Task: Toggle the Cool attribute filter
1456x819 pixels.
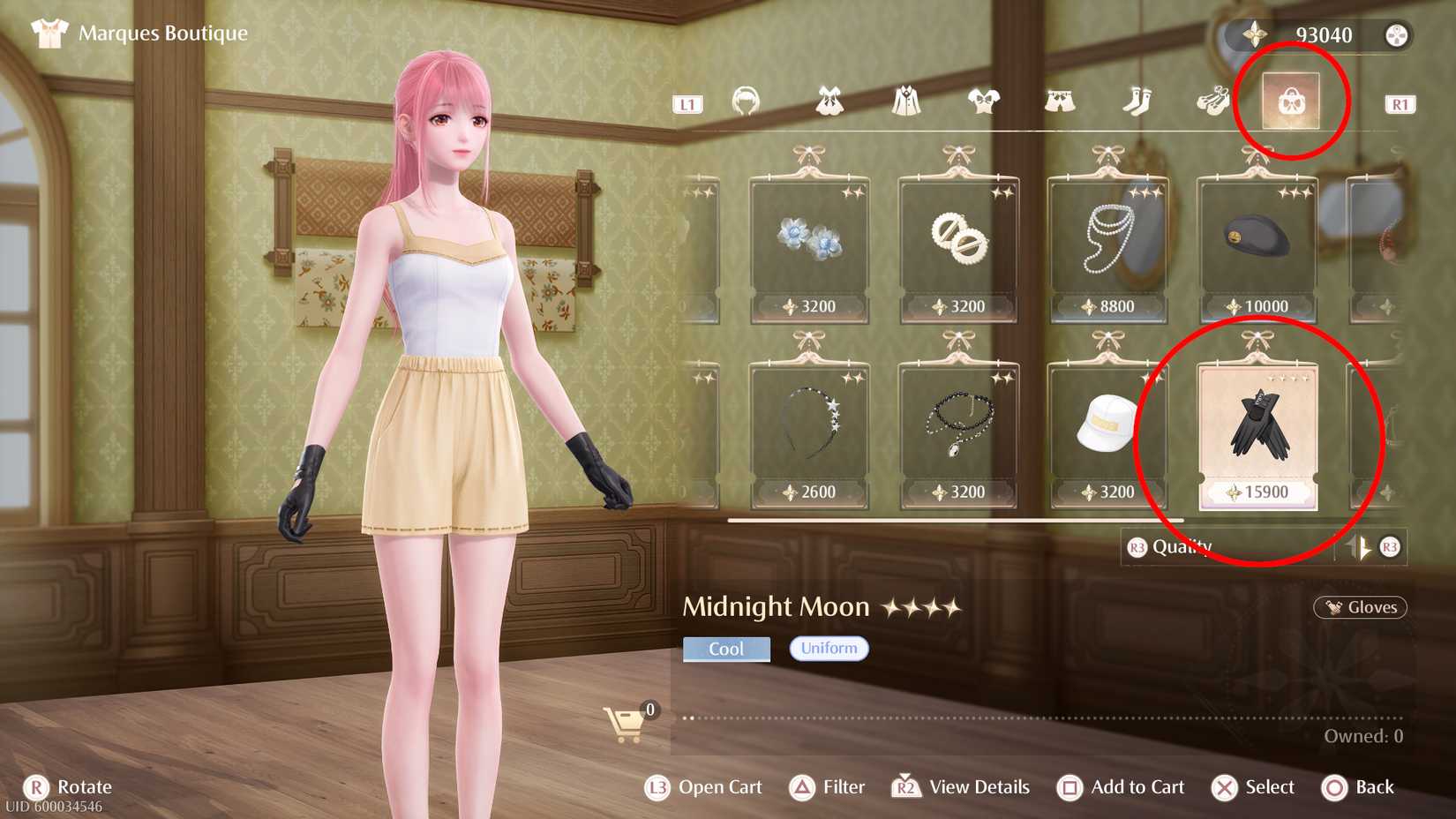Action: pos(725,648)
